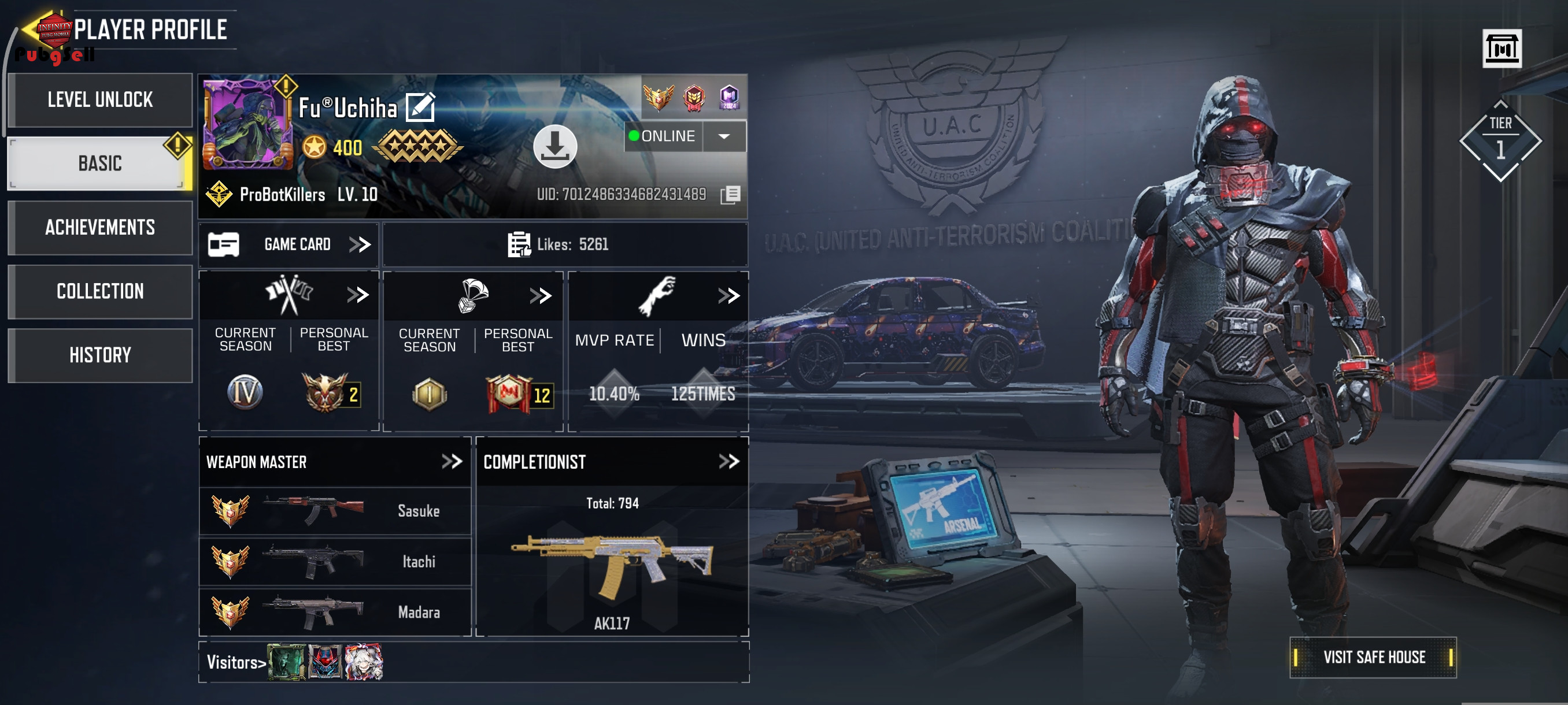Open the Visitors list

pos(236,662)
